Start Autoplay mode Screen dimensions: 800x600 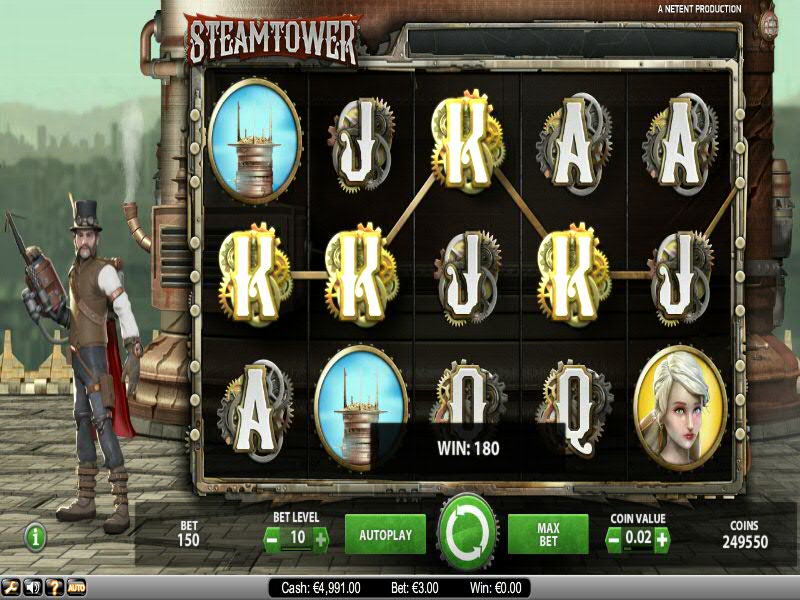pyautogui.click(x=385, y=535)
